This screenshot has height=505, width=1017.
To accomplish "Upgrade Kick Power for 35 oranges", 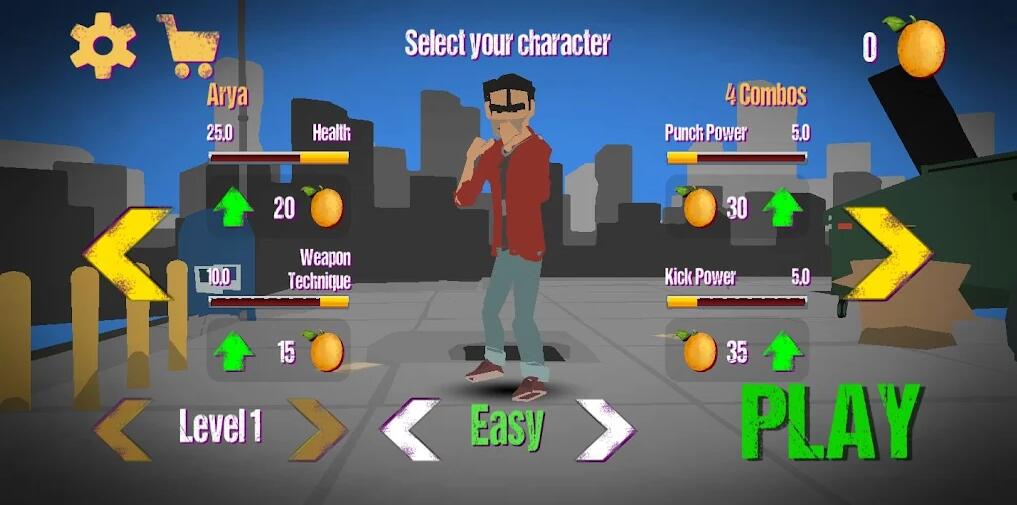I will tap(782, 352).
